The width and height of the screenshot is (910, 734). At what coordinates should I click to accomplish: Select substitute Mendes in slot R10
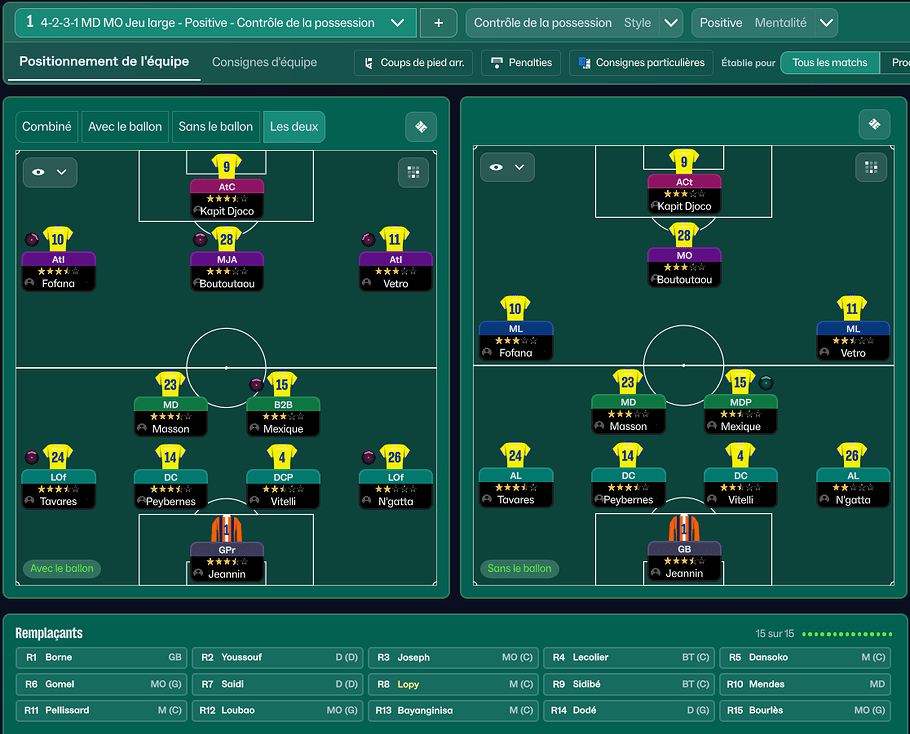[x=804, y=685]
